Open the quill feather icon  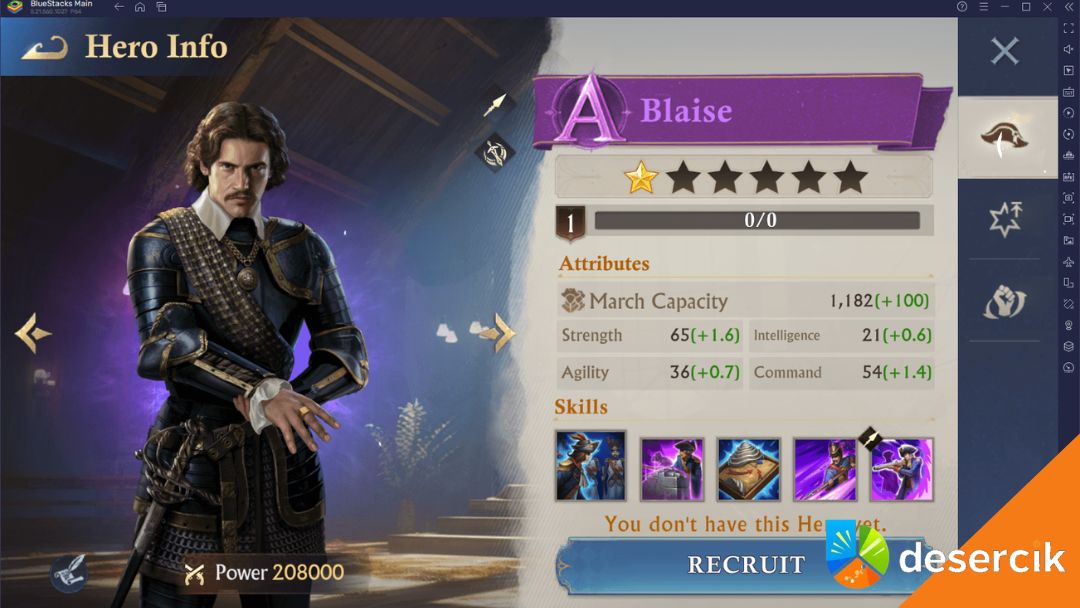[68, 573]
